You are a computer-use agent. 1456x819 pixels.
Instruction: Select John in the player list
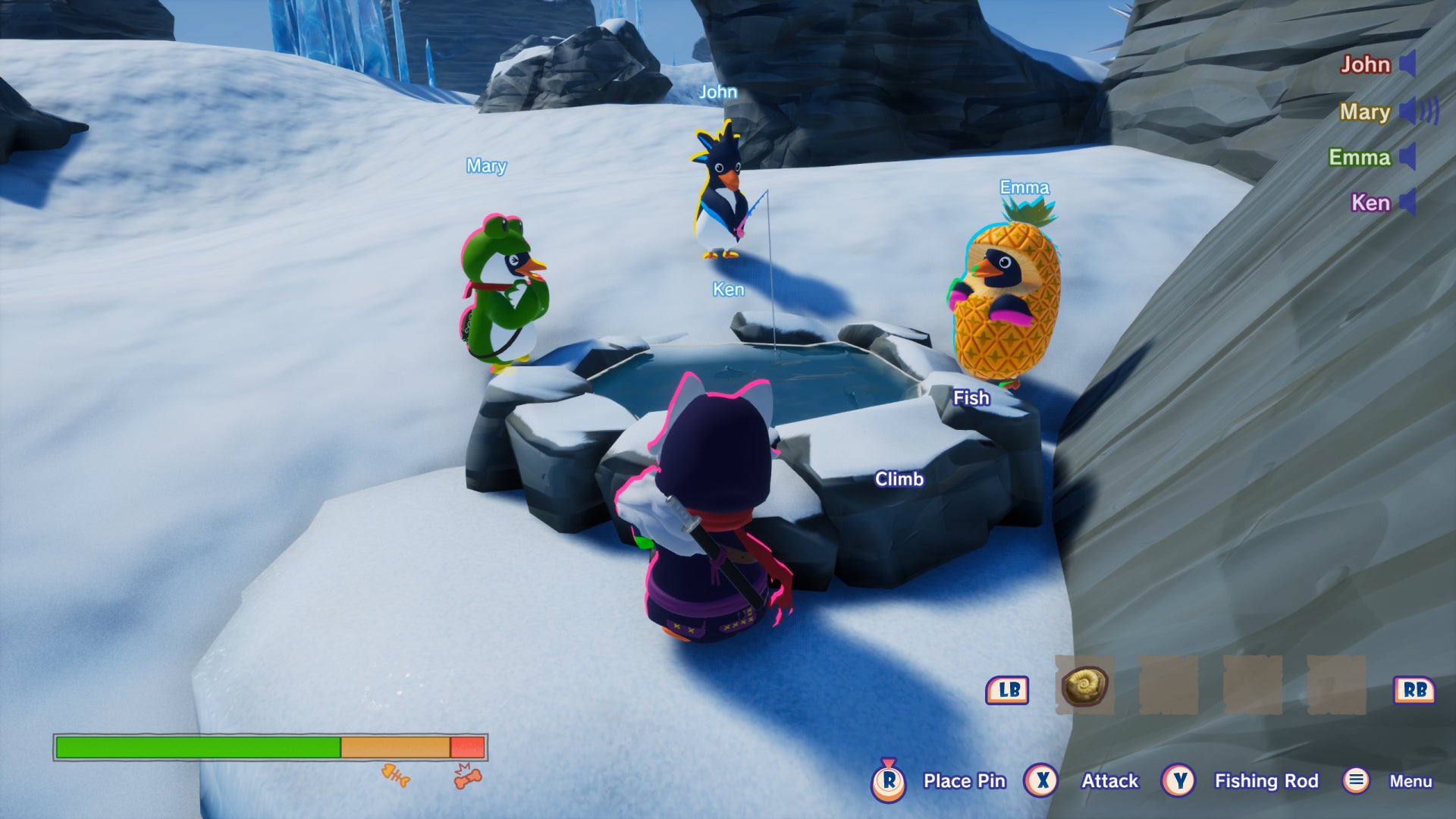1365,64
